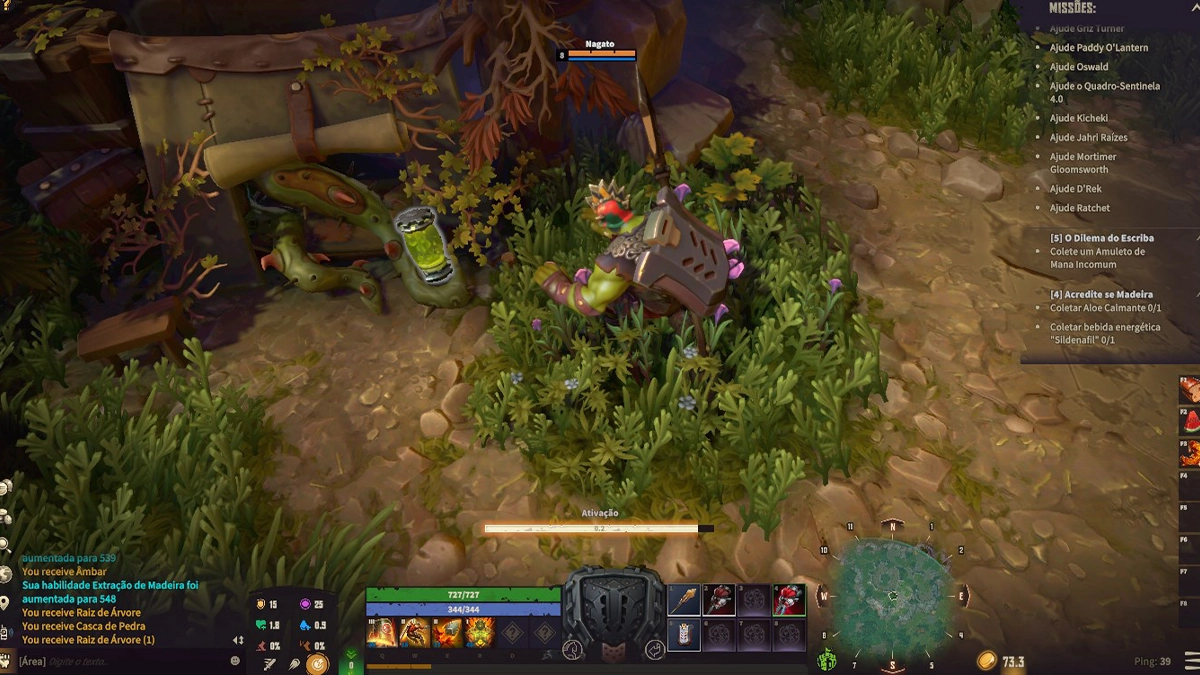Open the quest "O Dilema do Escriba"
1200x675 pixels.
point(1101,238)
